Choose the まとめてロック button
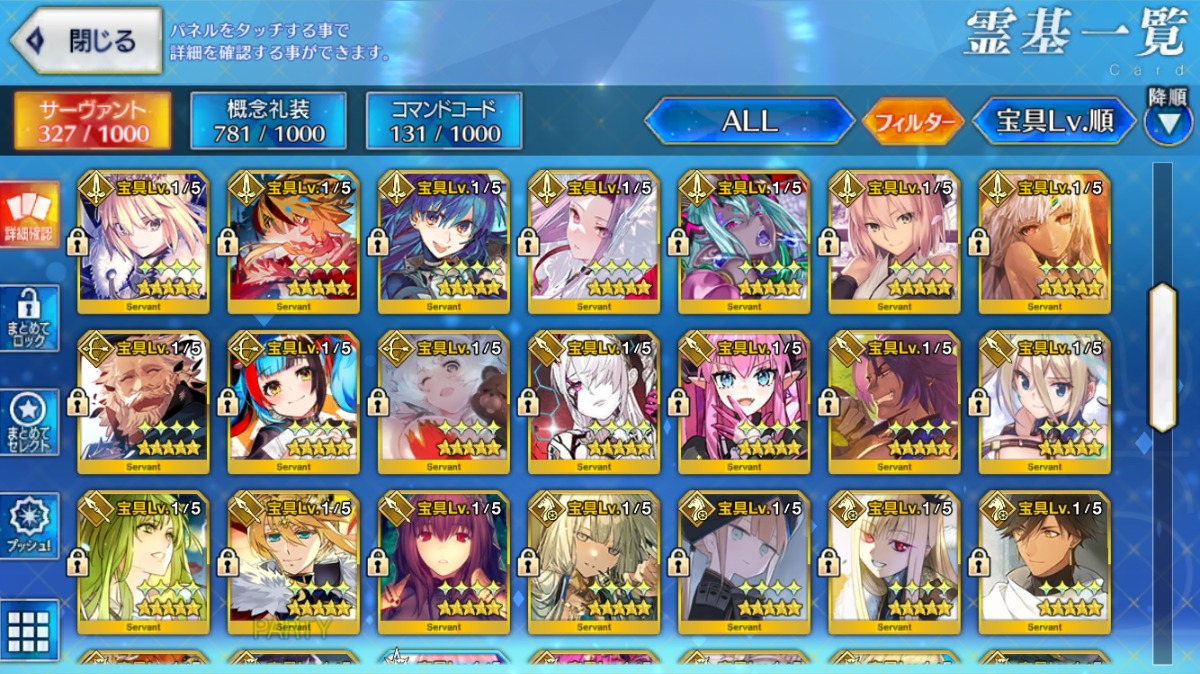The image size is (1200, 674). (28, 318)
